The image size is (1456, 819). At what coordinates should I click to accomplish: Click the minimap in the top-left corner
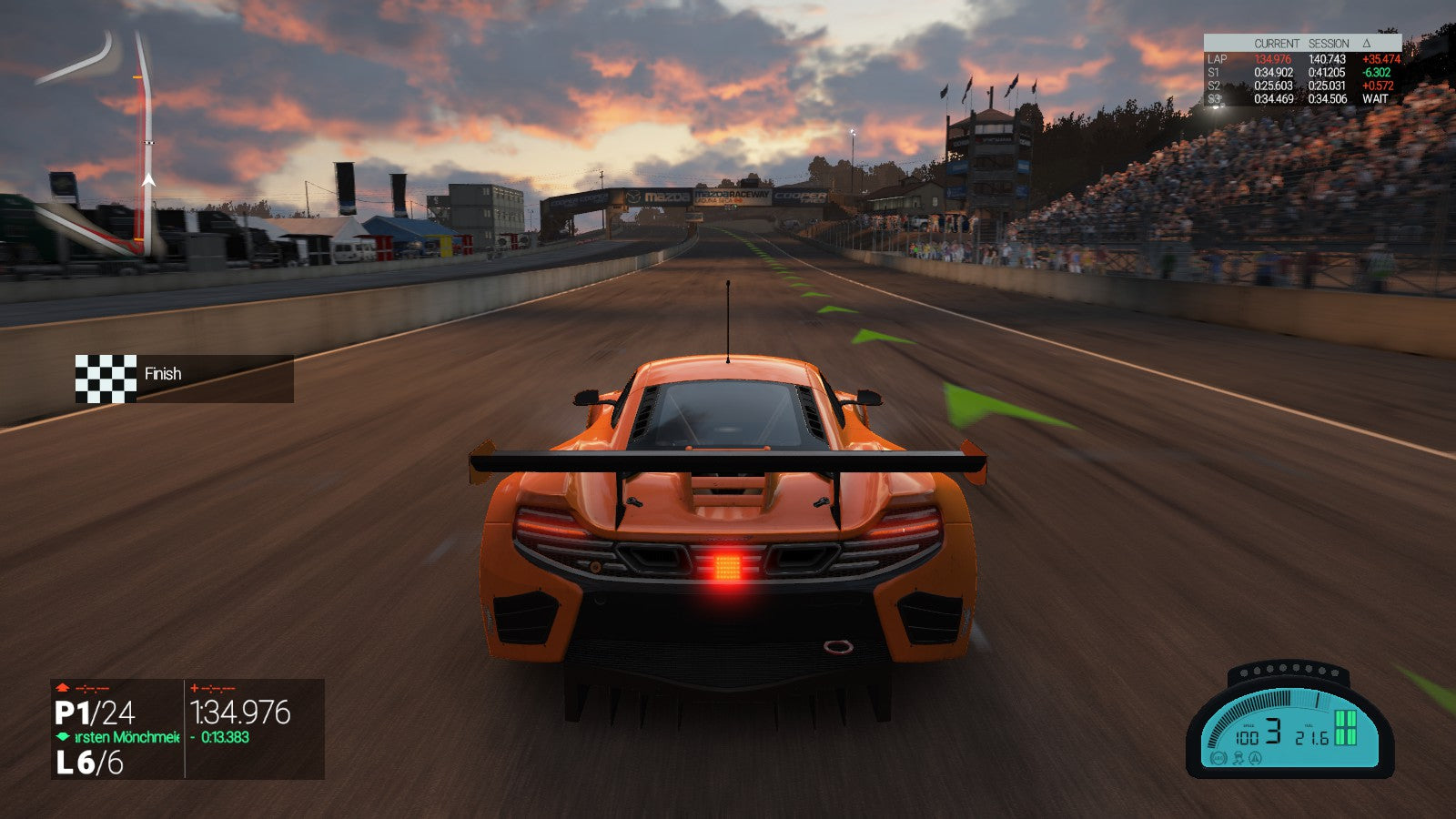[118, 136]
